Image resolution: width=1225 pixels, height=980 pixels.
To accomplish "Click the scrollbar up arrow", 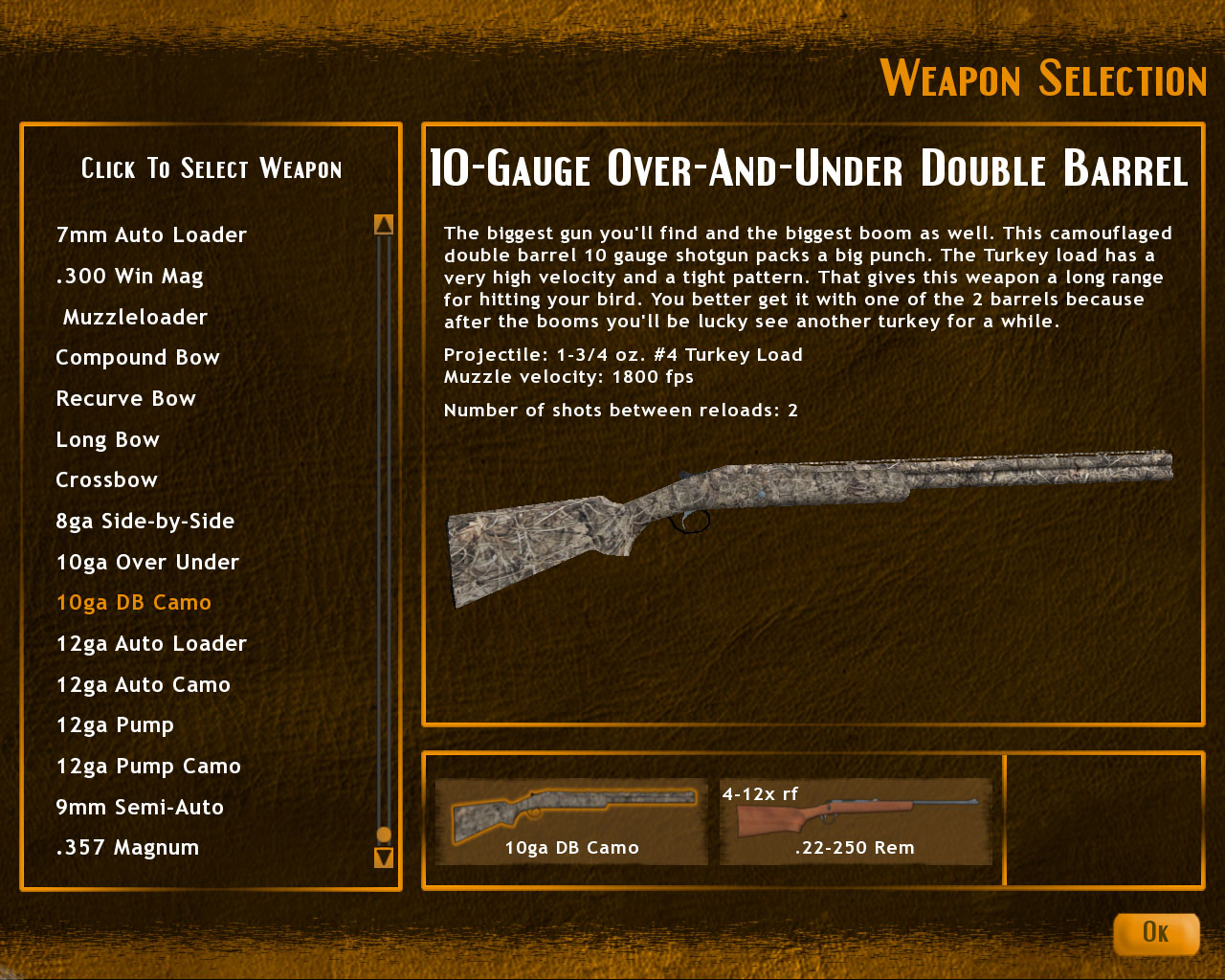I will tap(384, 222).
